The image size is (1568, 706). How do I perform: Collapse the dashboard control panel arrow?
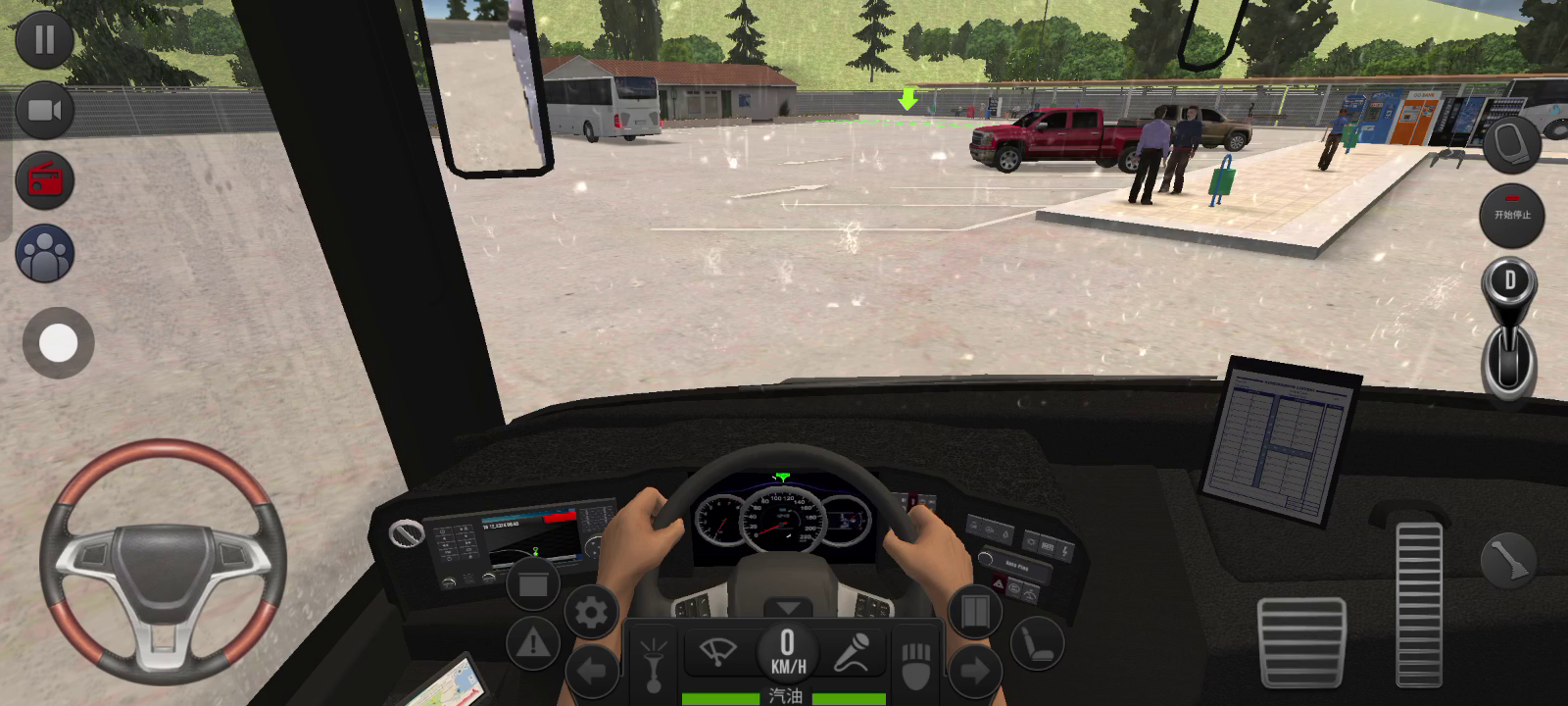[787, 607]
